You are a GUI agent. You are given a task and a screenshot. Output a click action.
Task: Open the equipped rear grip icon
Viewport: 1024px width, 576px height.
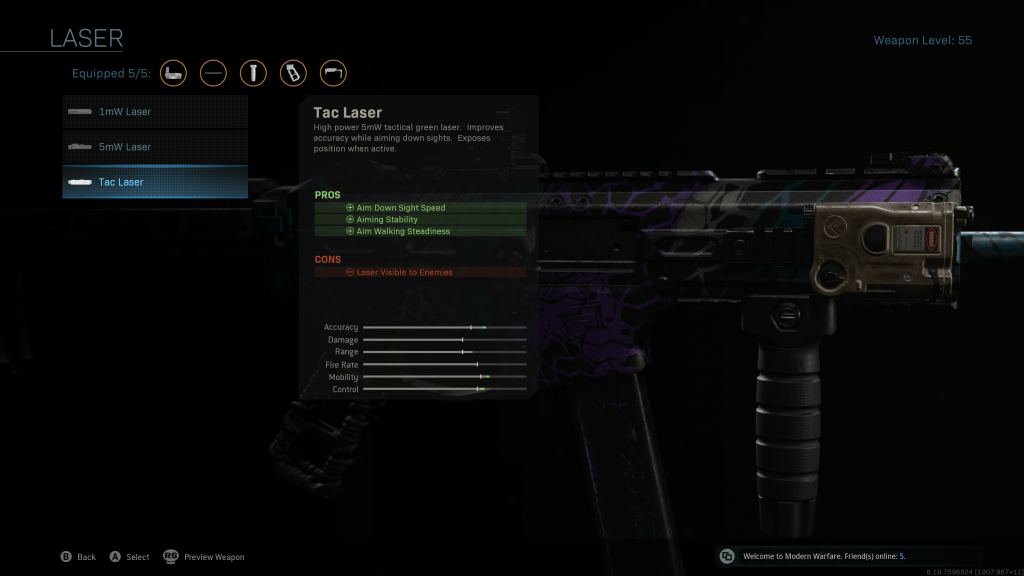293,73
